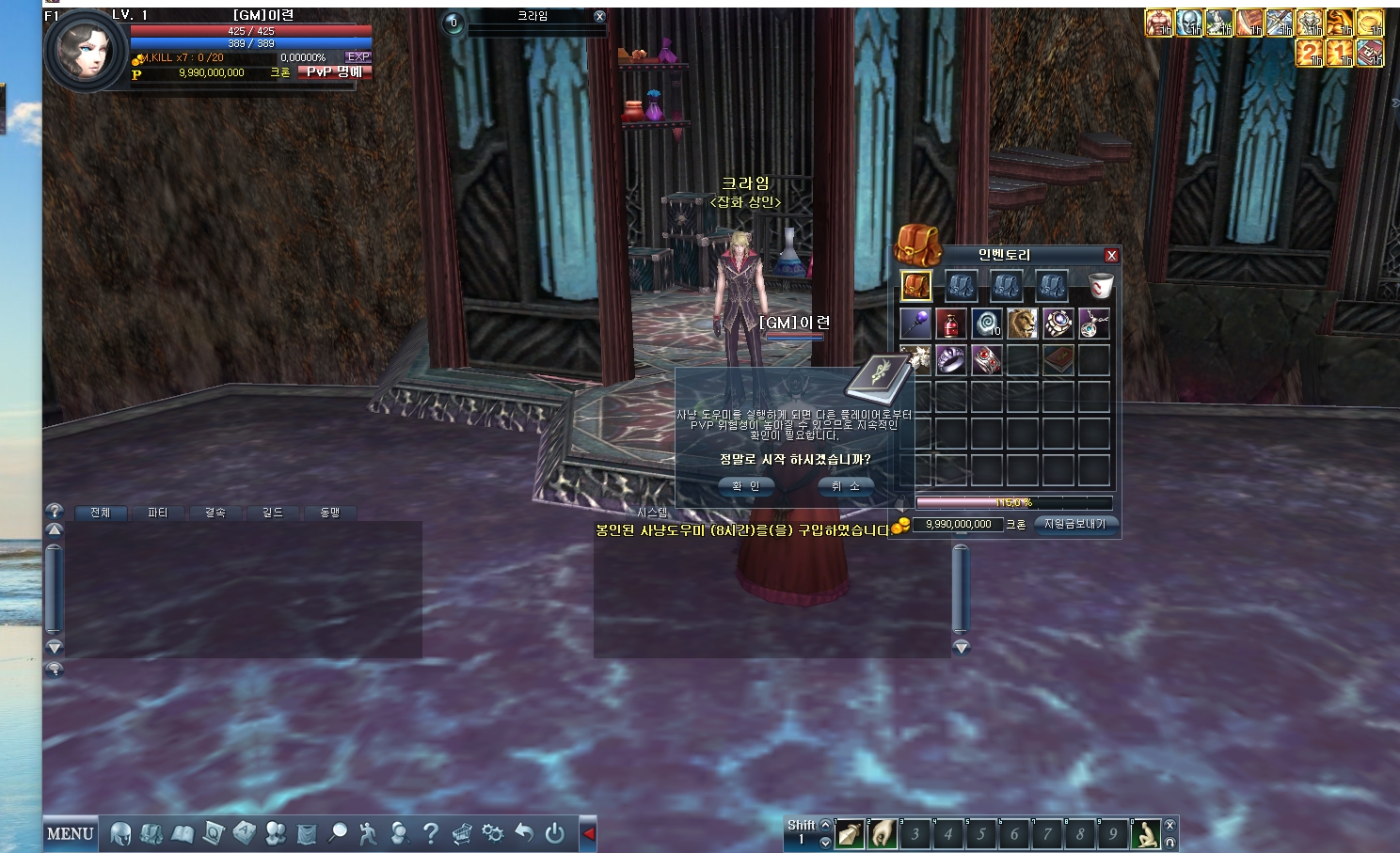1400x853 pixels.
Task: Toggle the EXP display button
Action: [358, 56]
